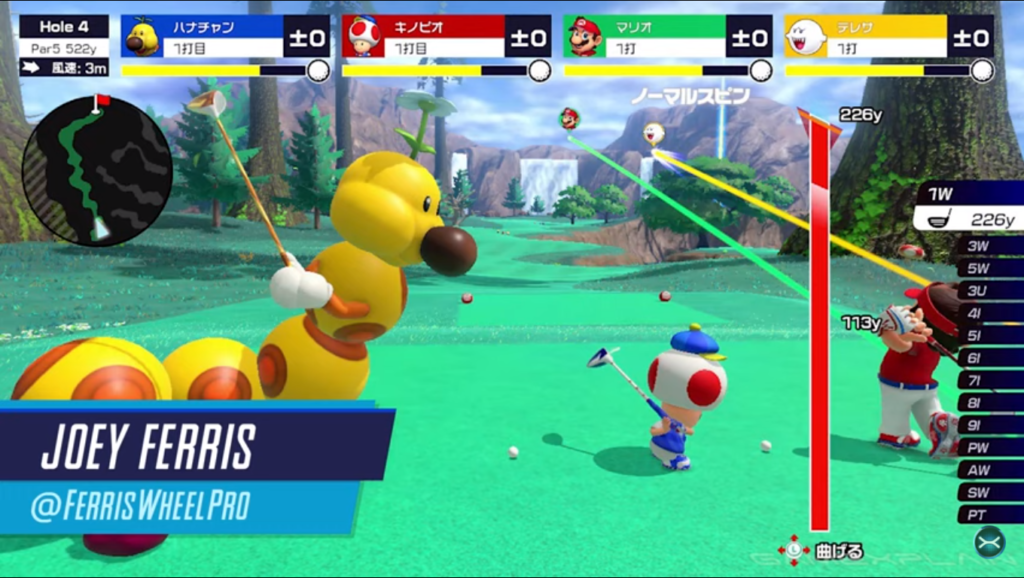Image resolution: width=1024 pixels, height=578 pixels.
Task: Select Wiggler's blue player panel
Action: tap(226, 37)
